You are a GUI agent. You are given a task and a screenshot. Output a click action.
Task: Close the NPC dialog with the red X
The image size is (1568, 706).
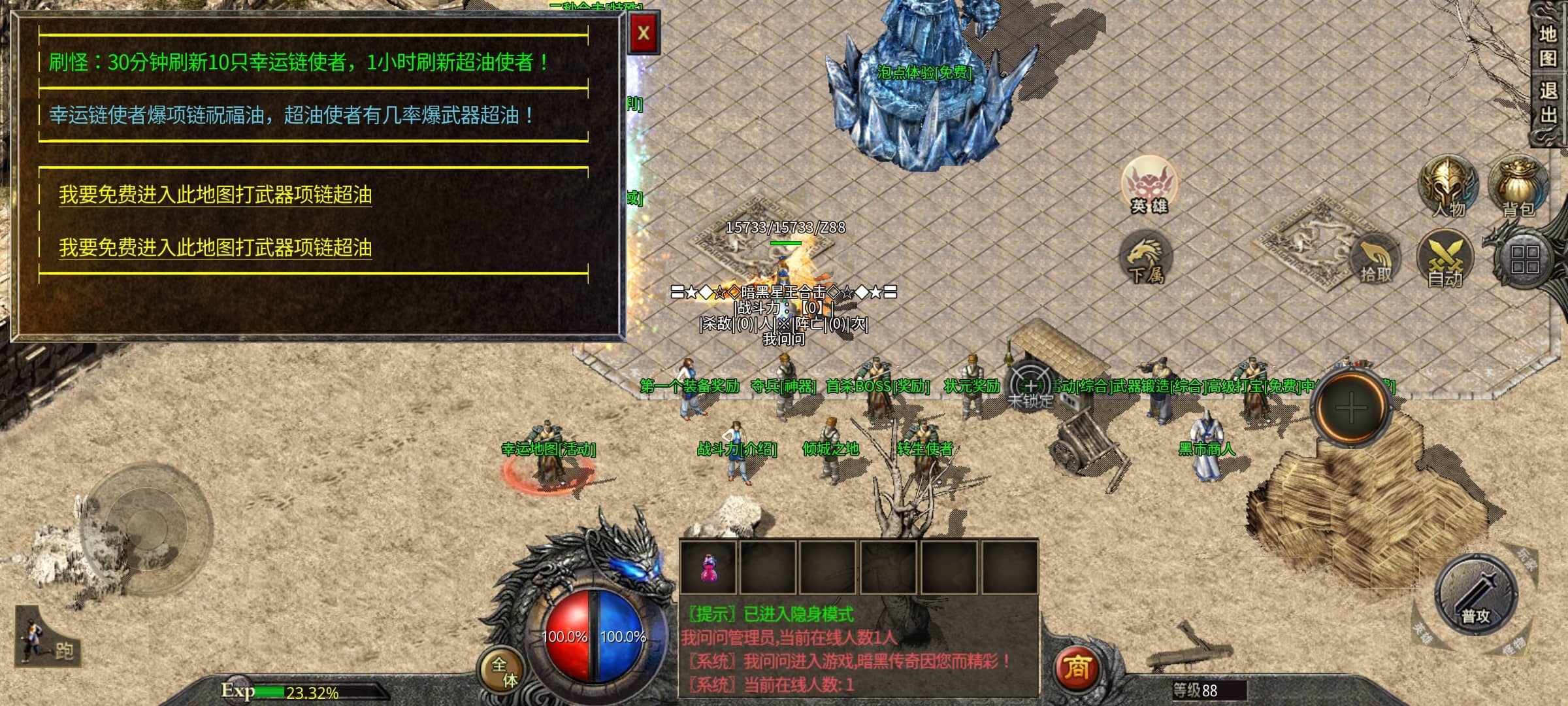[x=644, y=33]
